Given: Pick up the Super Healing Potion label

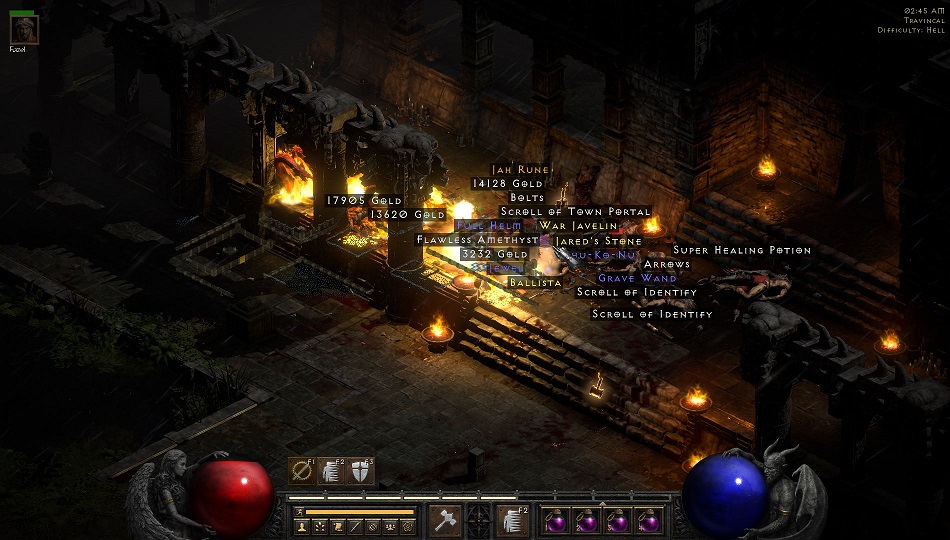Looking at the screenshot, I should (742, 250).
